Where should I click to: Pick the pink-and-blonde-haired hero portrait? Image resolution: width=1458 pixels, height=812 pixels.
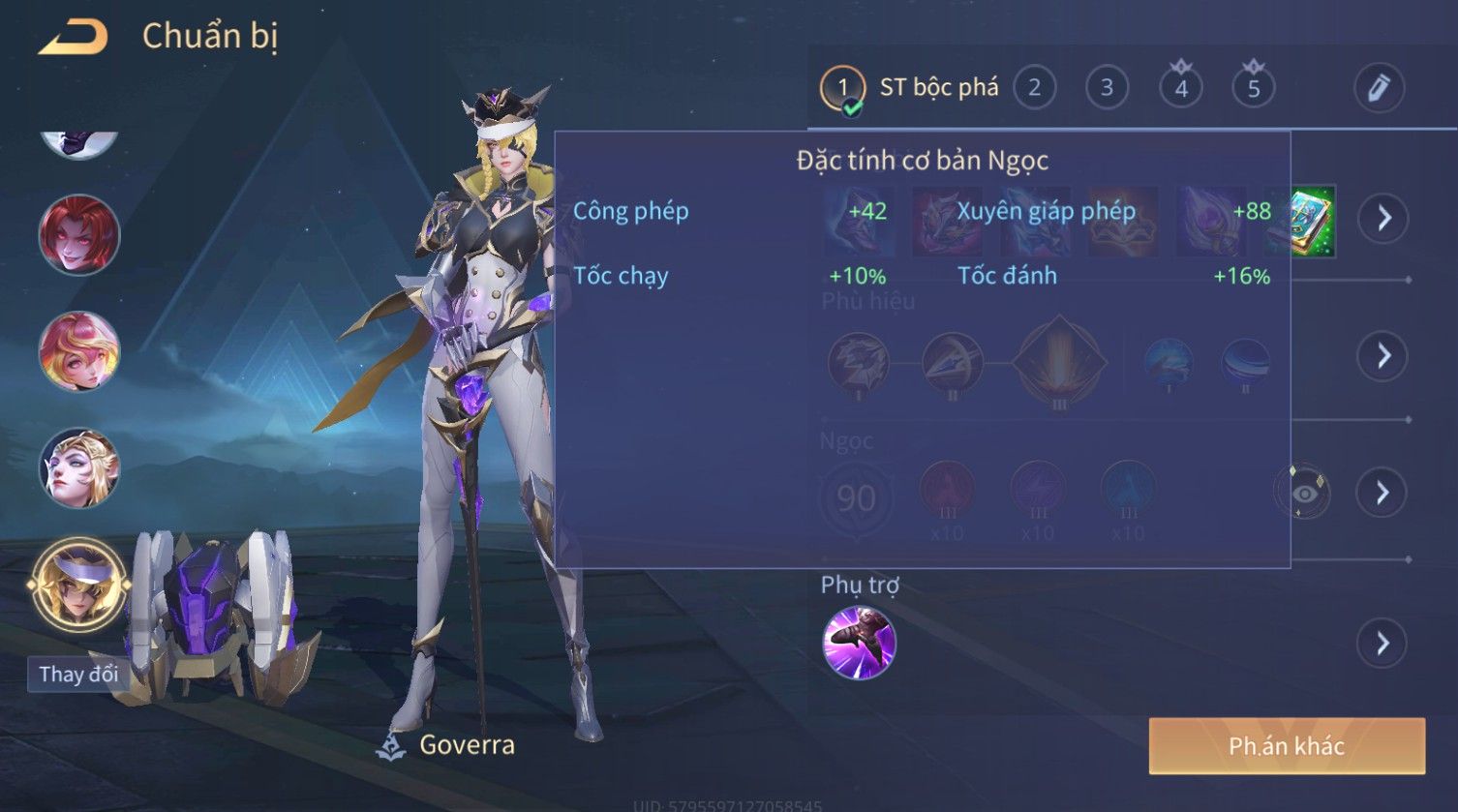[79, 350]
